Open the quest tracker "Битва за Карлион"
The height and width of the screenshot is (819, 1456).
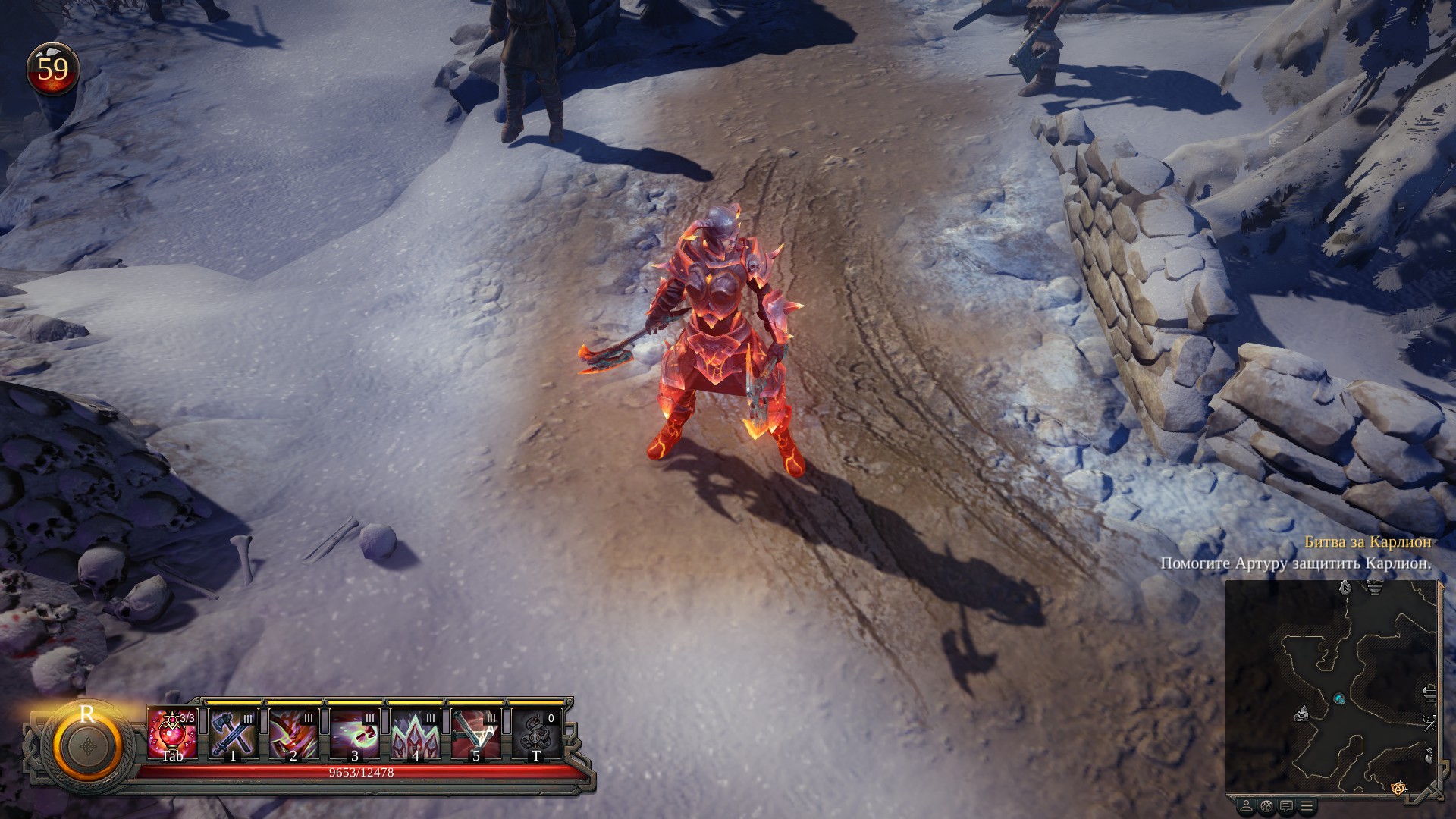(1368, 542)
